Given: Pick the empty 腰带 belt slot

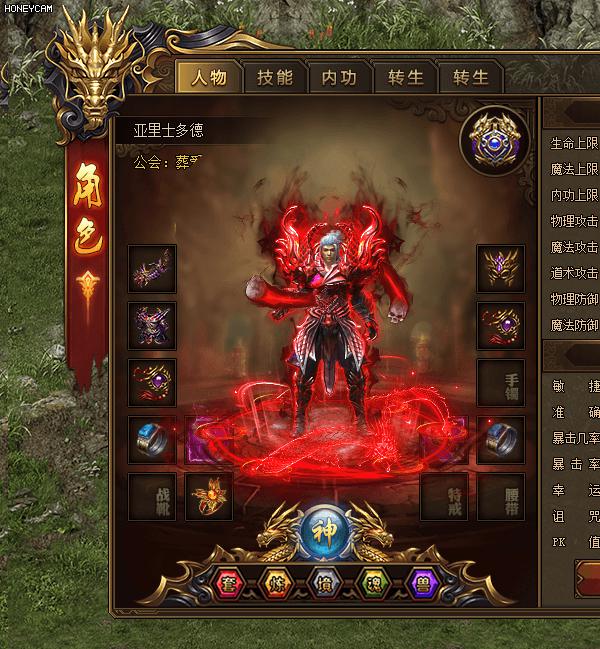Looking at the screenshot, I should (x=501, y=497).
